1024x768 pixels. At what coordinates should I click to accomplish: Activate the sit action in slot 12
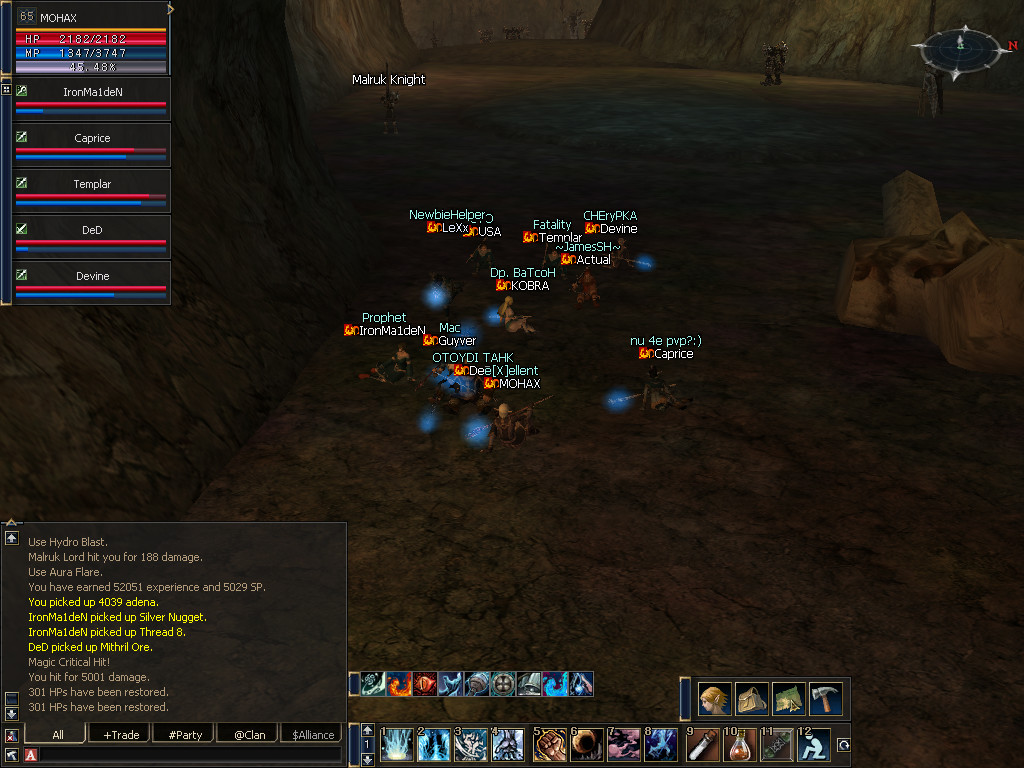pos(816,745)
